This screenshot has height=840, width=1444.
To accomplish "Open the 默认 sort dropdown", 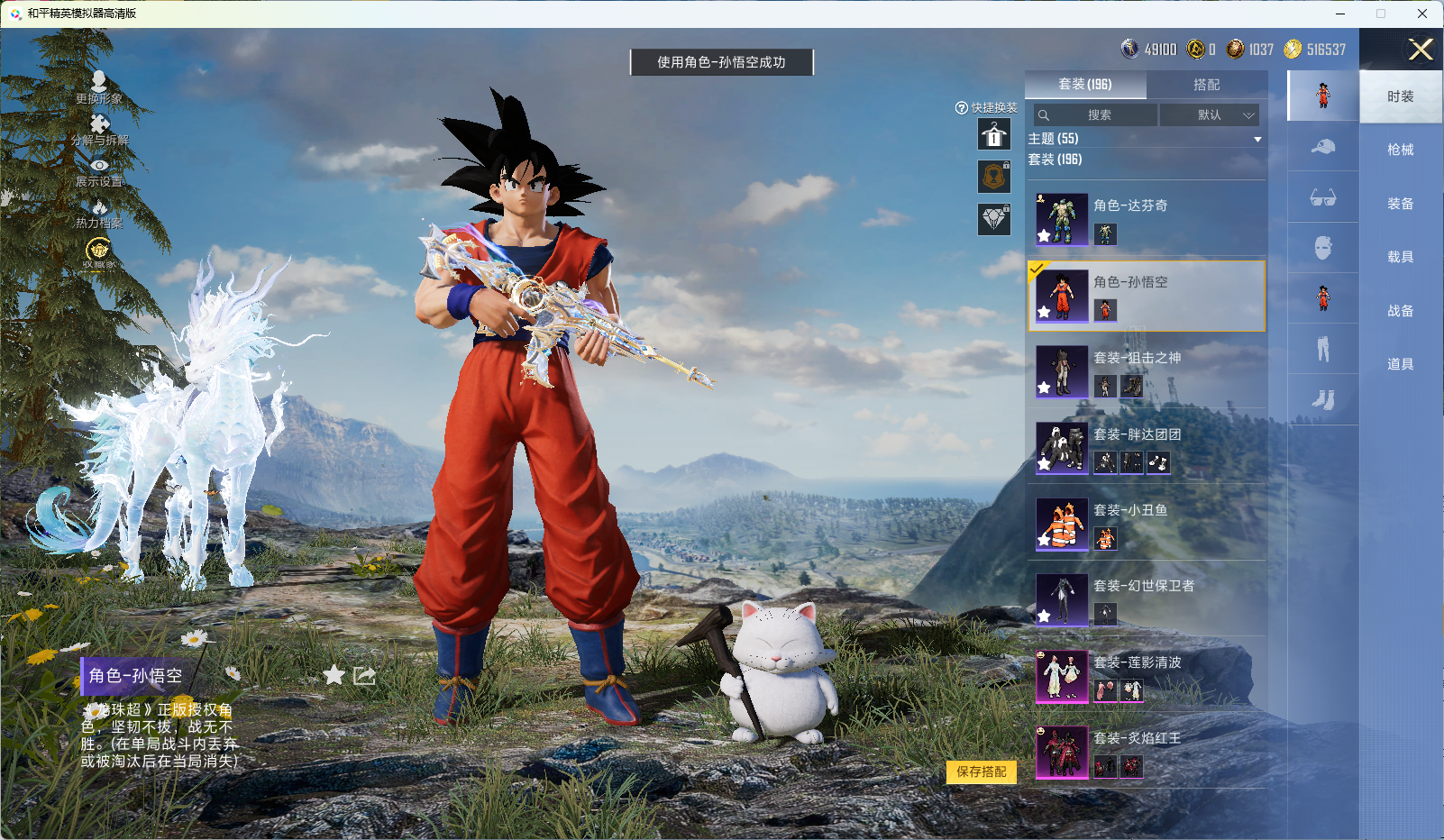I will [1210, 115].
